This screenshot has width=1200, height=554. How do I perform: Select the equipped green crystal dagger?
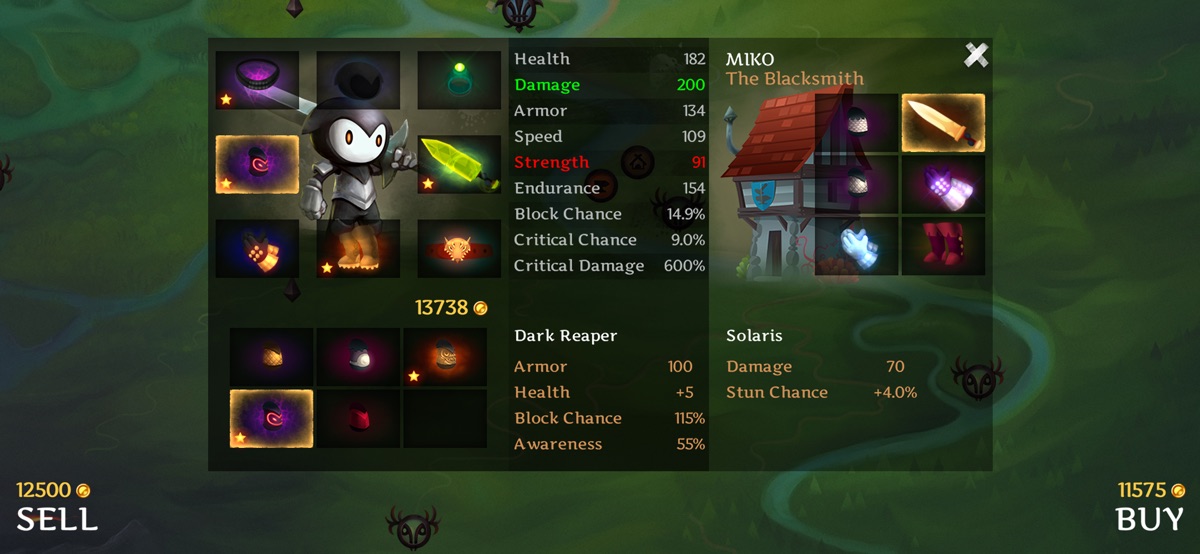point(459,164)
